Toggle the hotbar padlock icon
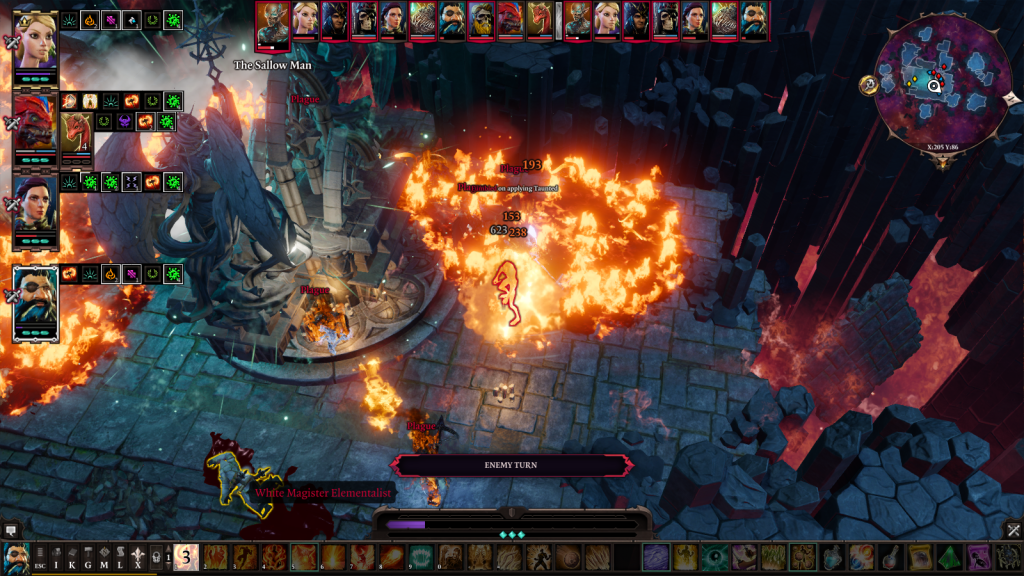 click(156, 557)
